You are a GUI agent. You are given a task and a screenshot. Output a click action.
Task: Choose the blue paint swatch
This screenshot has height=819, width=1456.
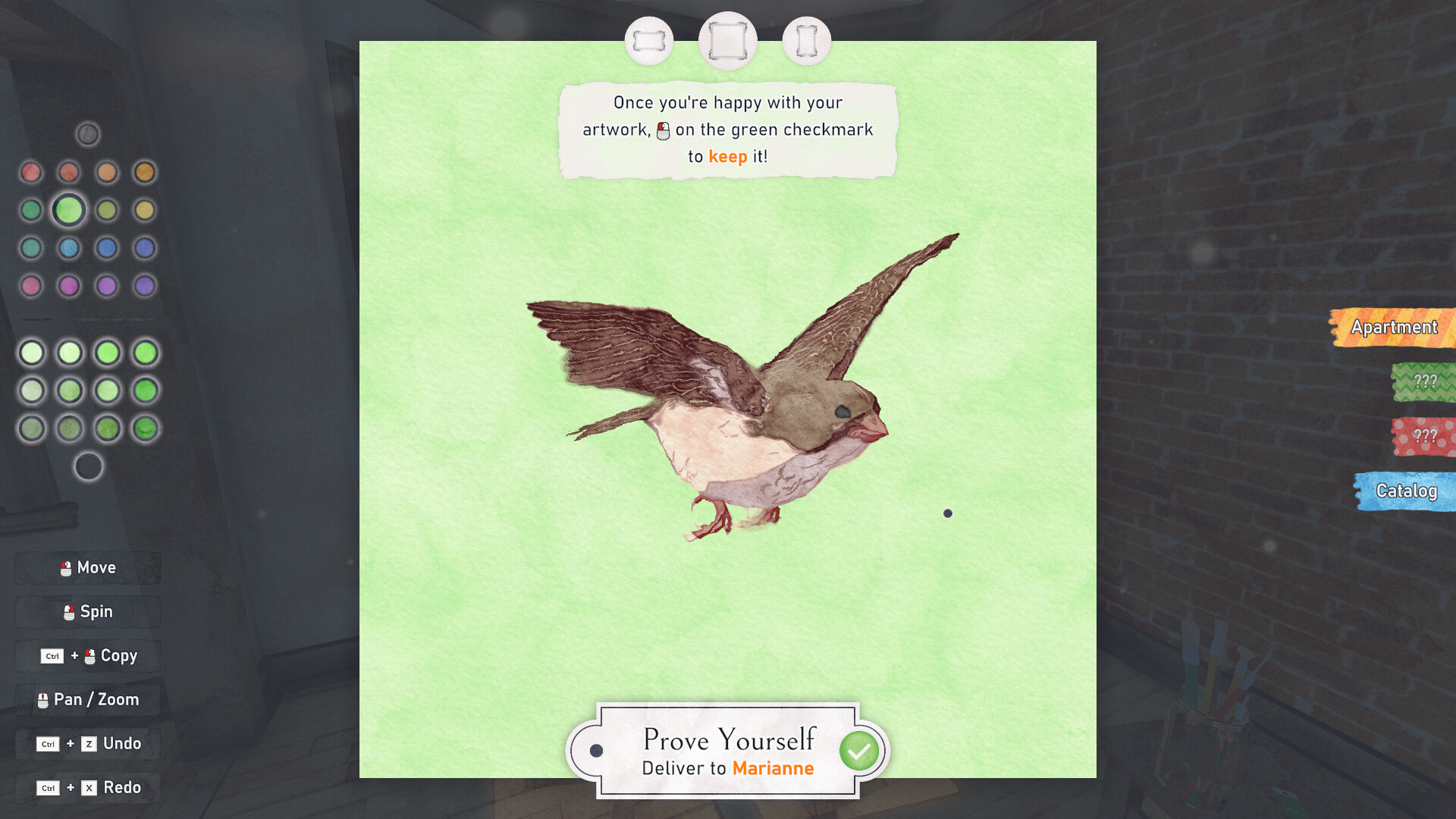106,248
